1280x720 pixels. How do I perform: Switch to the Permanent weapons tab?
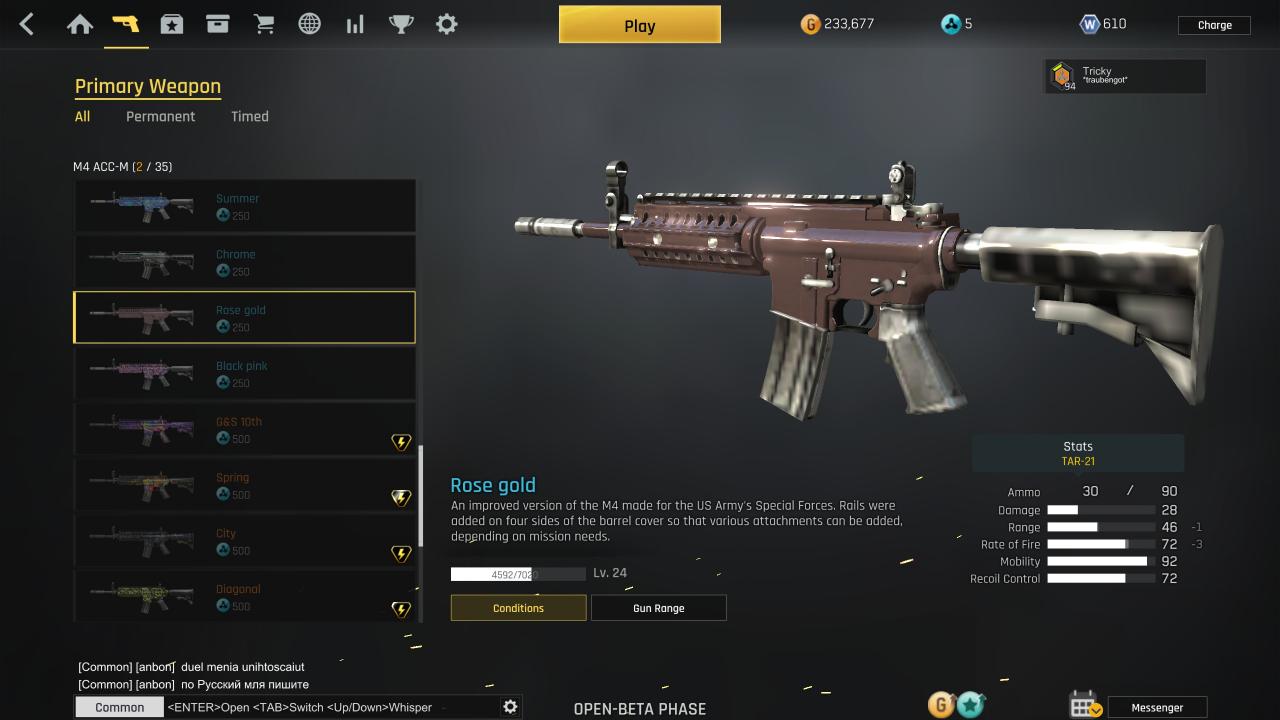160,116
